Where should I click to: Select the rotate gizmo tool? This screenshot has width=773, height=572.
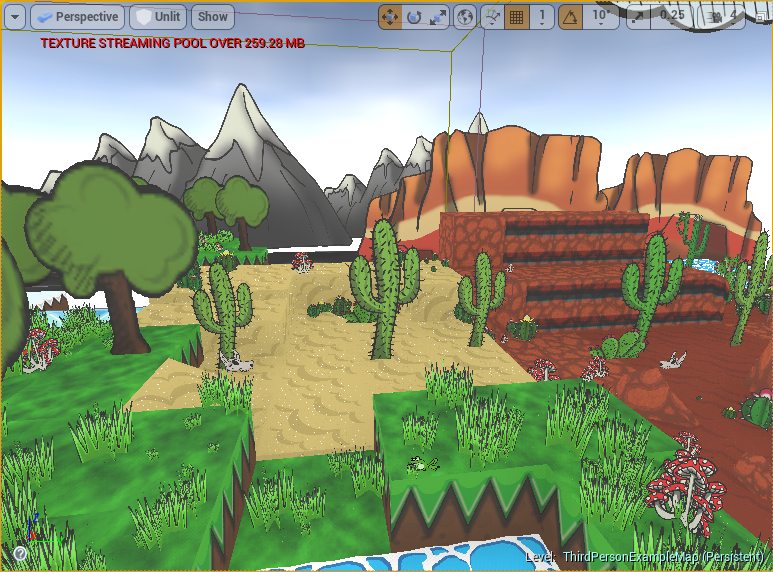point(414,17)
